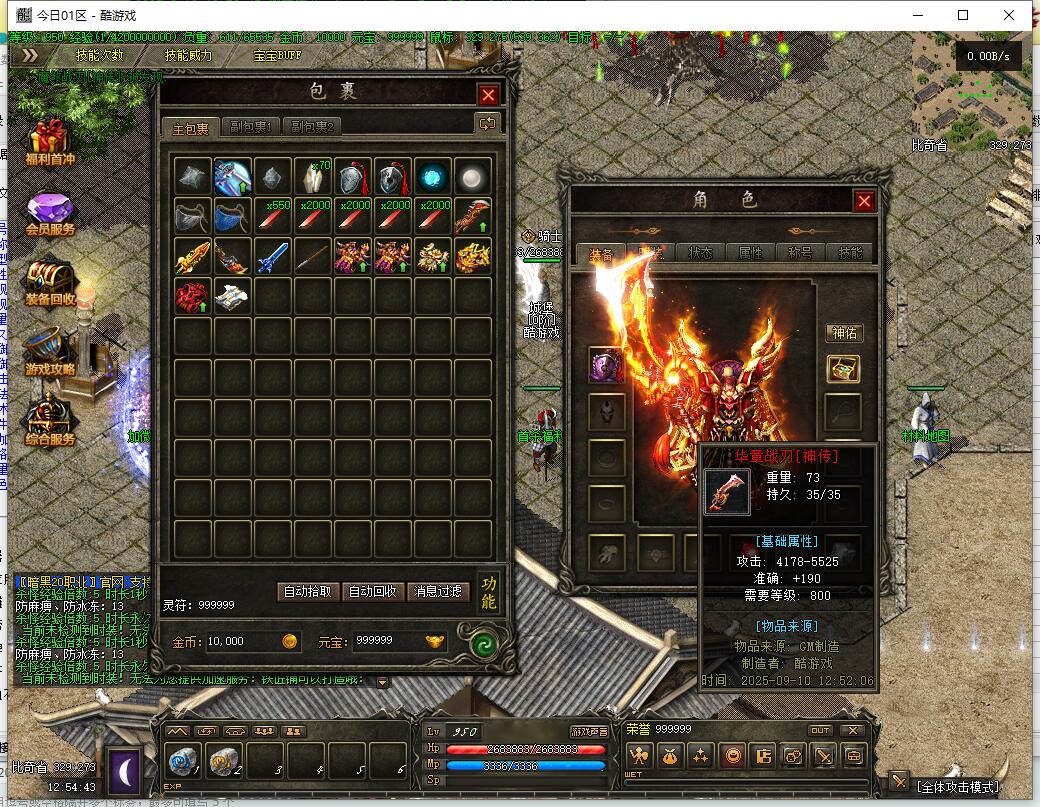
Task: Select the white crystal stack x70
Action: coord(313,176)
